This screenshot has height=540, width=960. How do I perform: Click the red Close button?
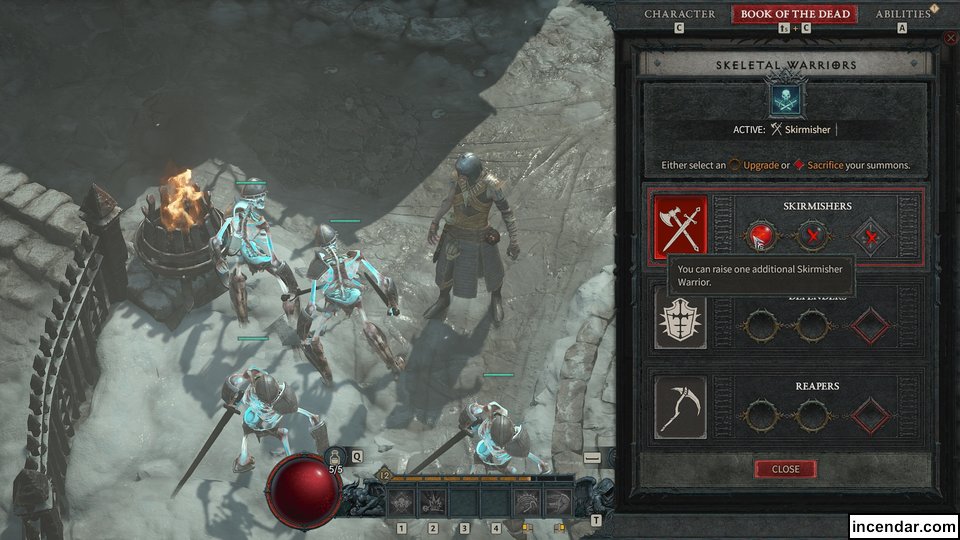(785, 469)
